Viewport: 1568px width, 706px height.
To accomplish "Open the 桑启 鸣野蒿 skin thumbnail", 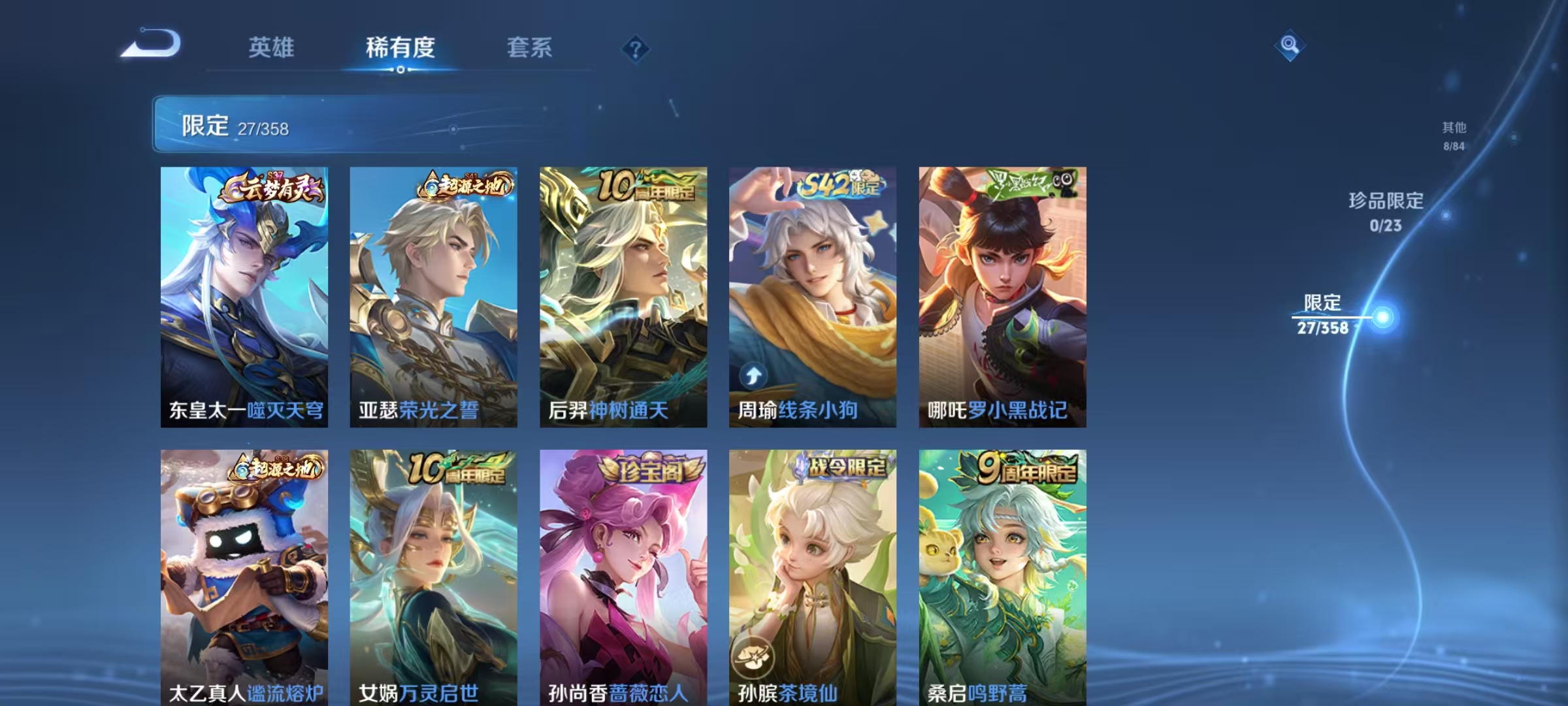I will point(1002,575).
